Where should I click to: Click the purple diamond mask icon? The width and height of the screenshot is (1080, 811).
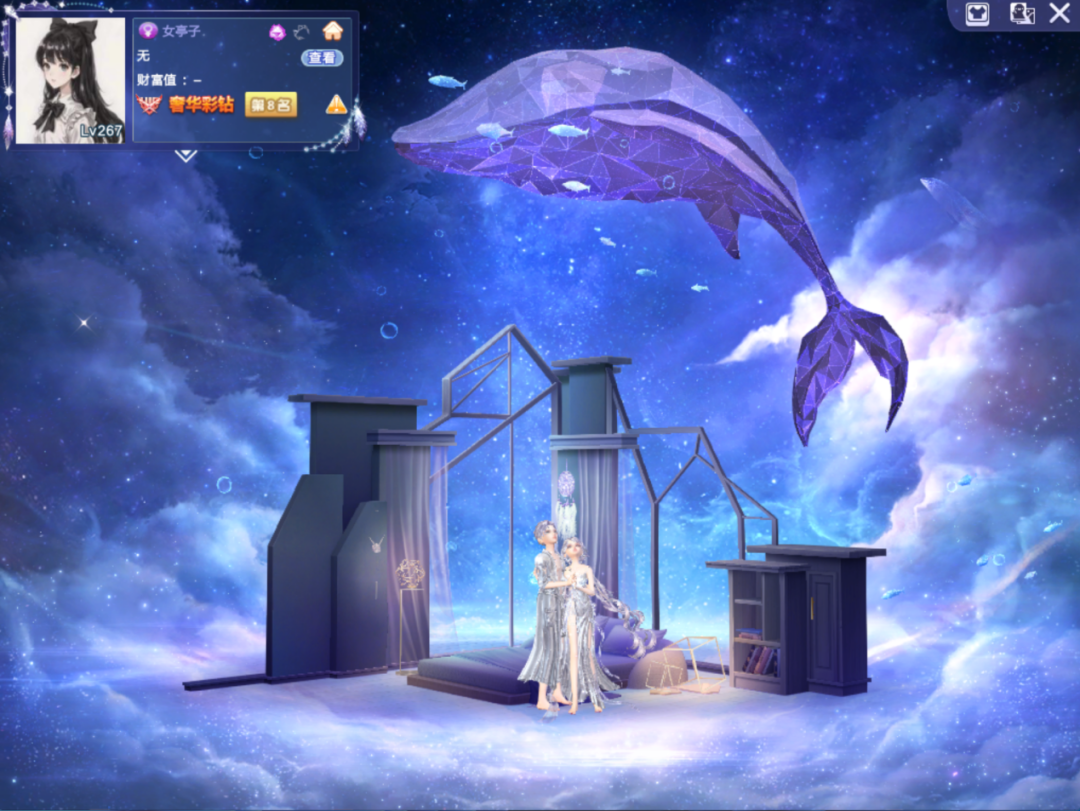[277, 32]
